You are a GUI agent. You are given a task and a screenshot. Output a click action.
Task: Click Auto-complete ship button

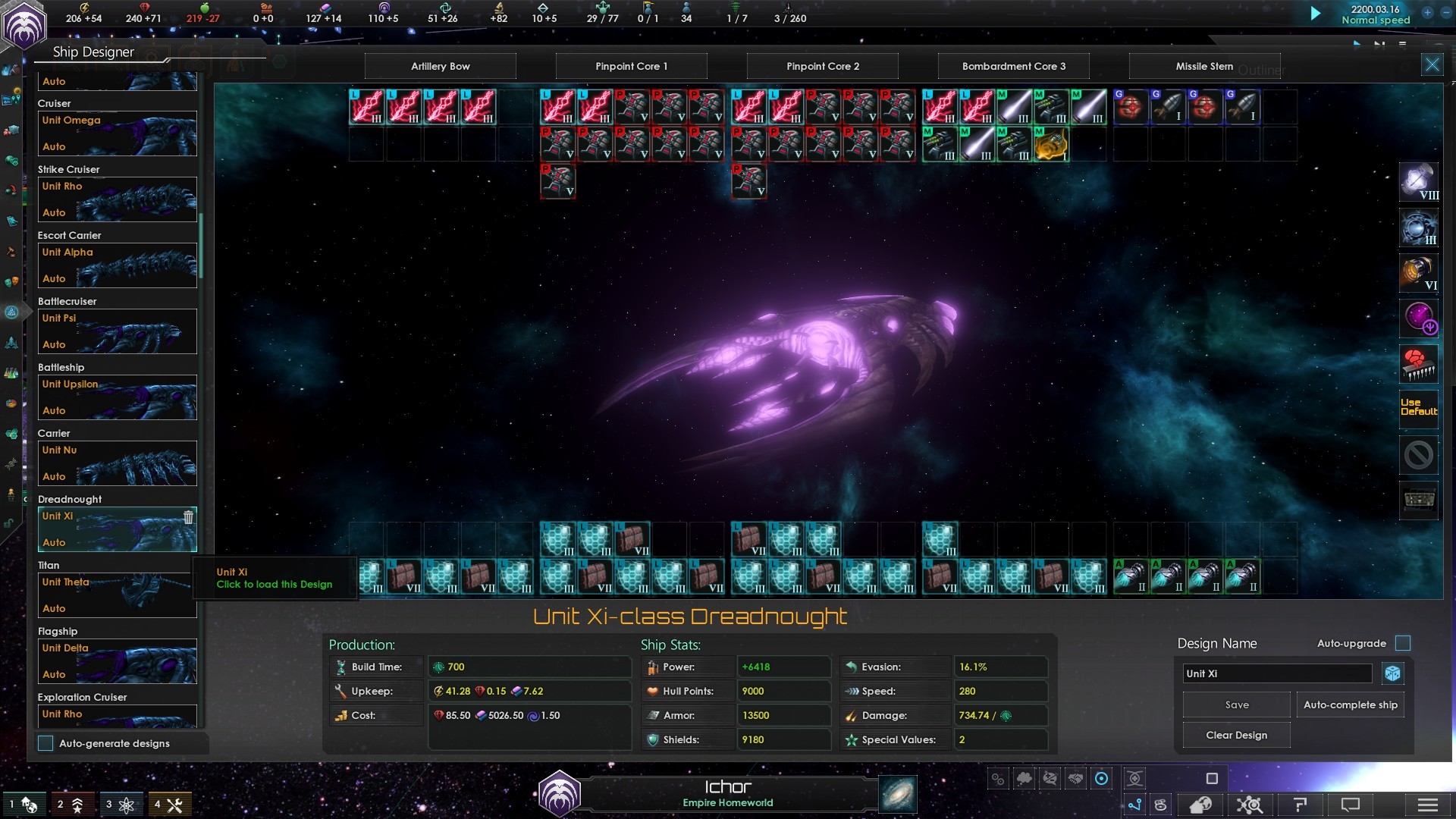click(x=1350, y=705)
